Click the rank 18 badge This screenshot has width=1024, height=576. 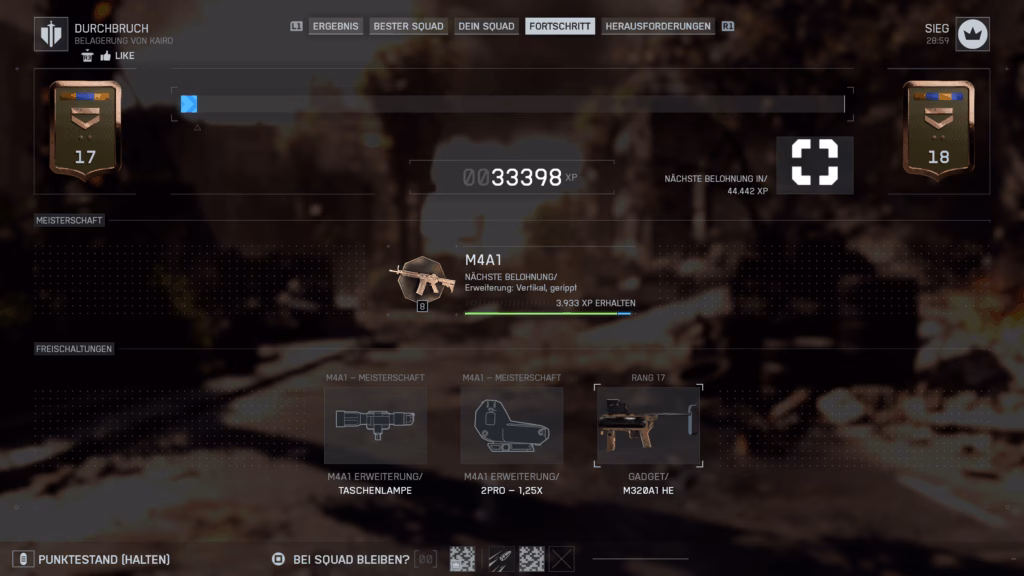(x=938, y=130)
